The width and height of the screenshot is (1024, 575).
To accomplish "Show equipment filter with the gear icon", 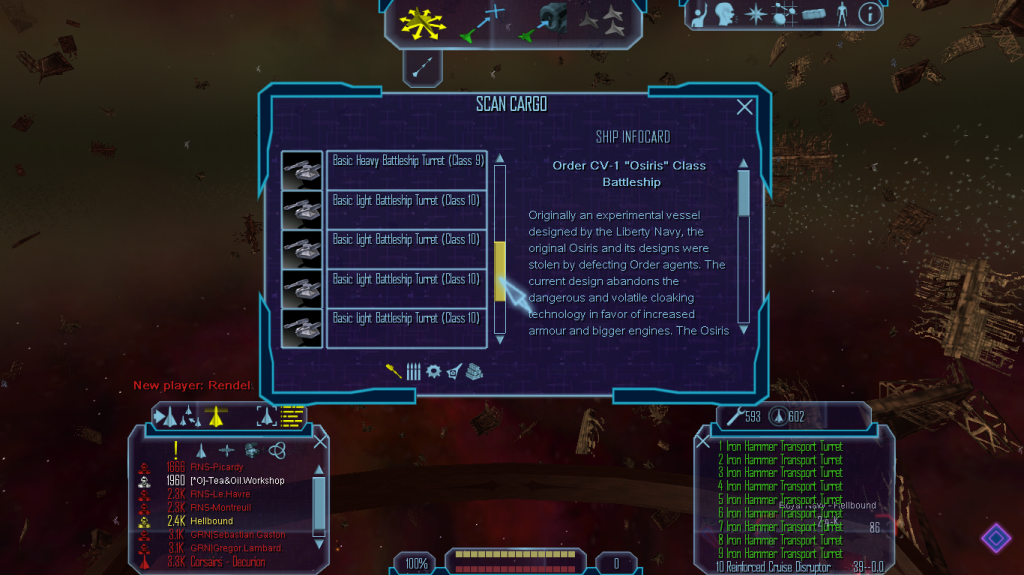I will tap(433, 371).
